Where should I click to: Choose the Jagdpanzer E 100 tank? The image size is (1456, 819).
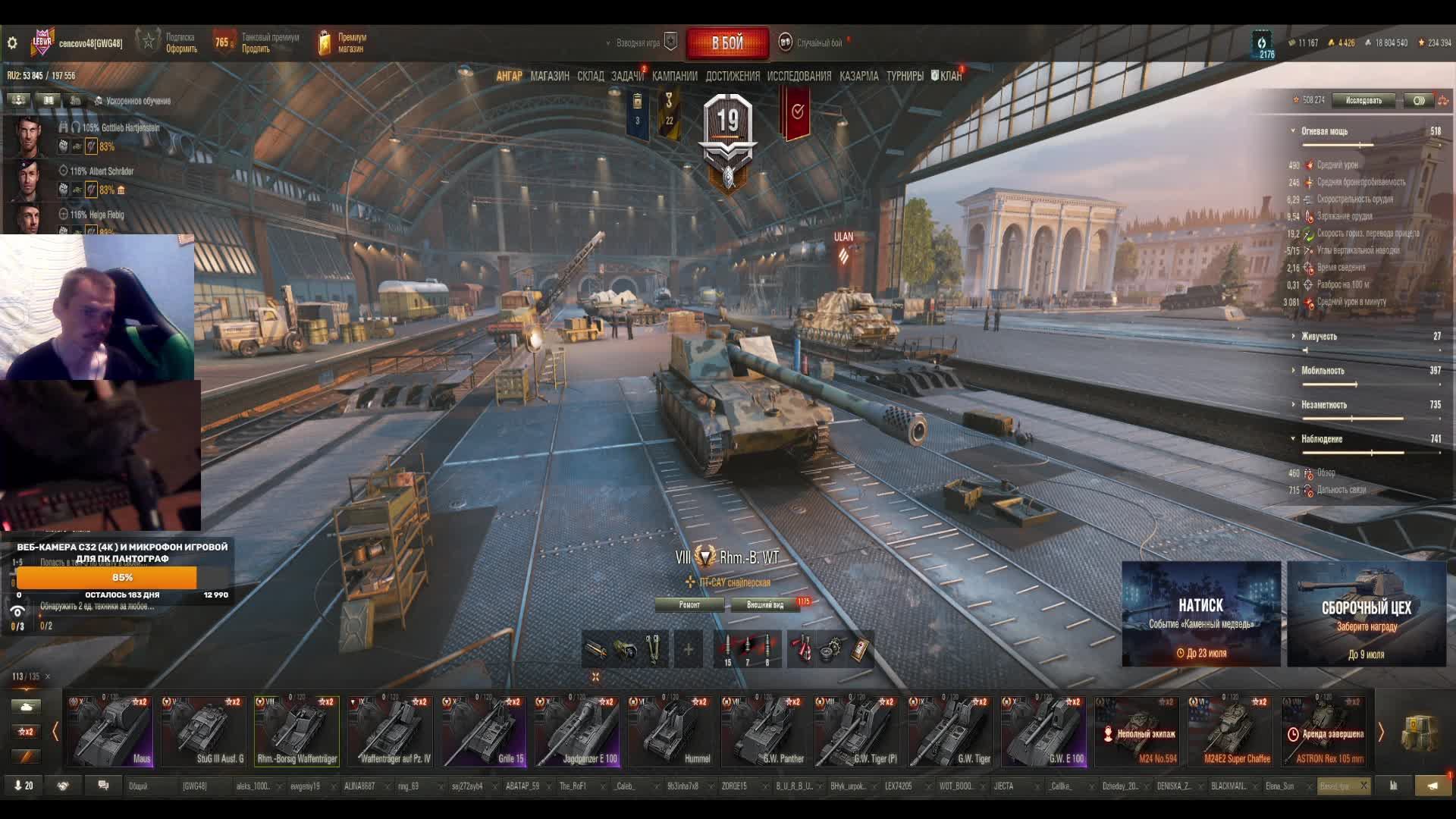577,730
